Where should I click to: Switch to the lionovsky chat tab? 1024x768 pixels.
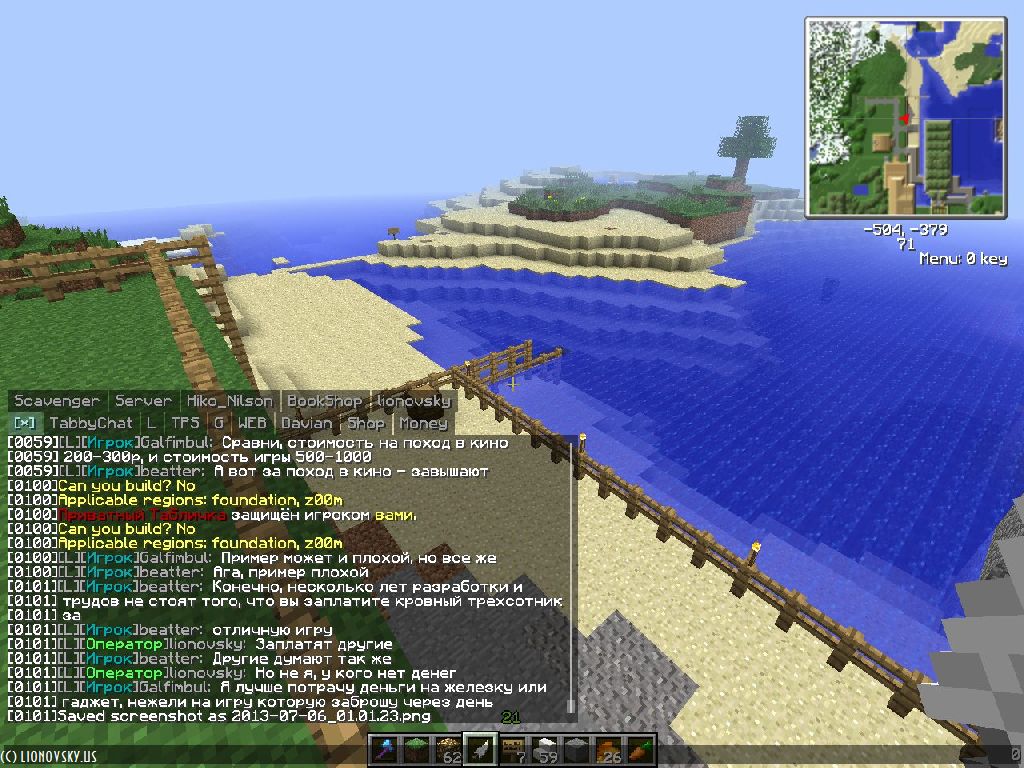point(413,401)
